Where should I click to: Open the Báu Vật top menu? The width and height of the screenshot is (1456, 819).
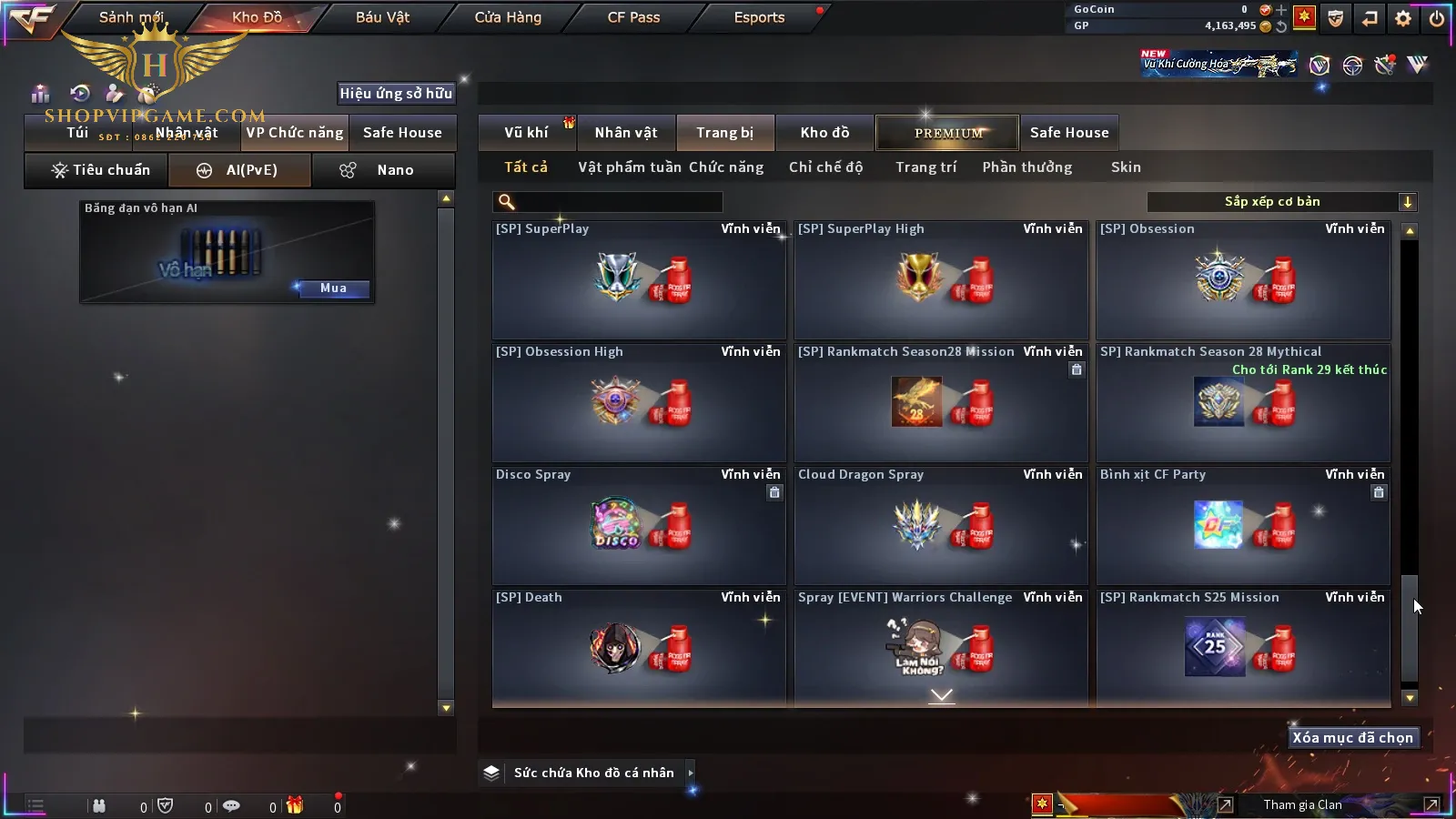[x=382, y=17]
